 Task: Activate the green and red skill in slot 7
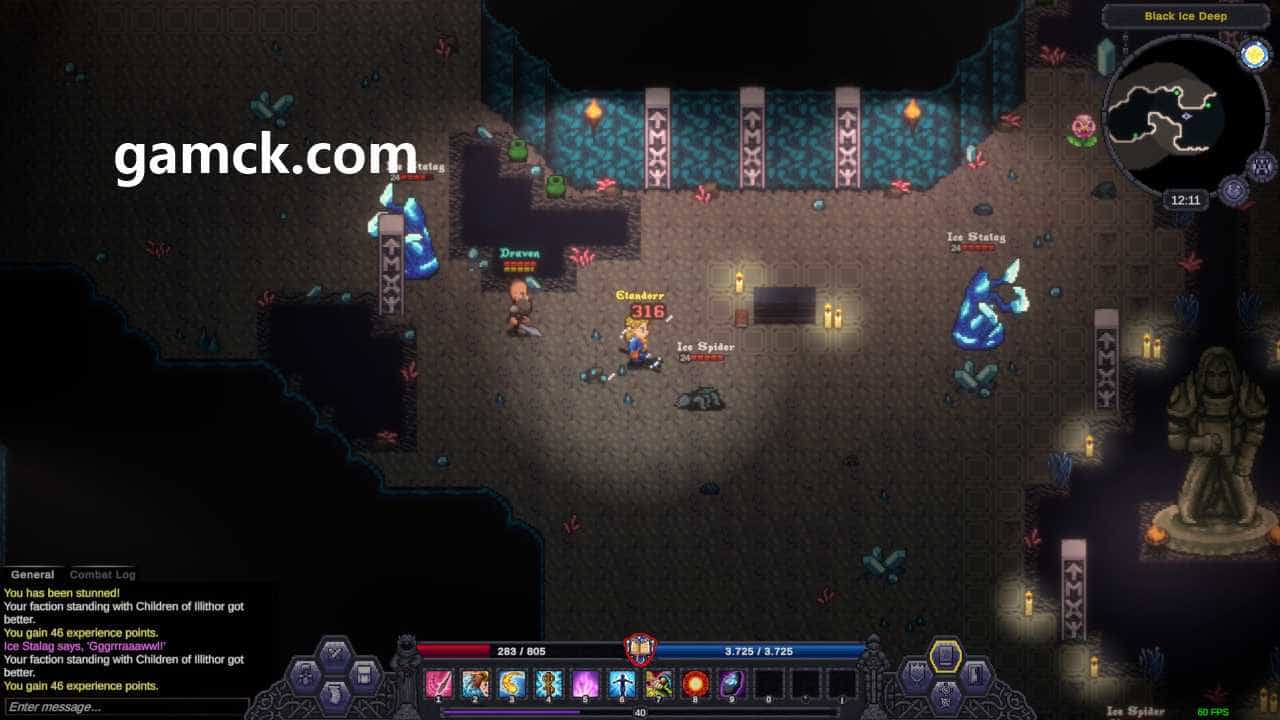[x=658, y=684]
